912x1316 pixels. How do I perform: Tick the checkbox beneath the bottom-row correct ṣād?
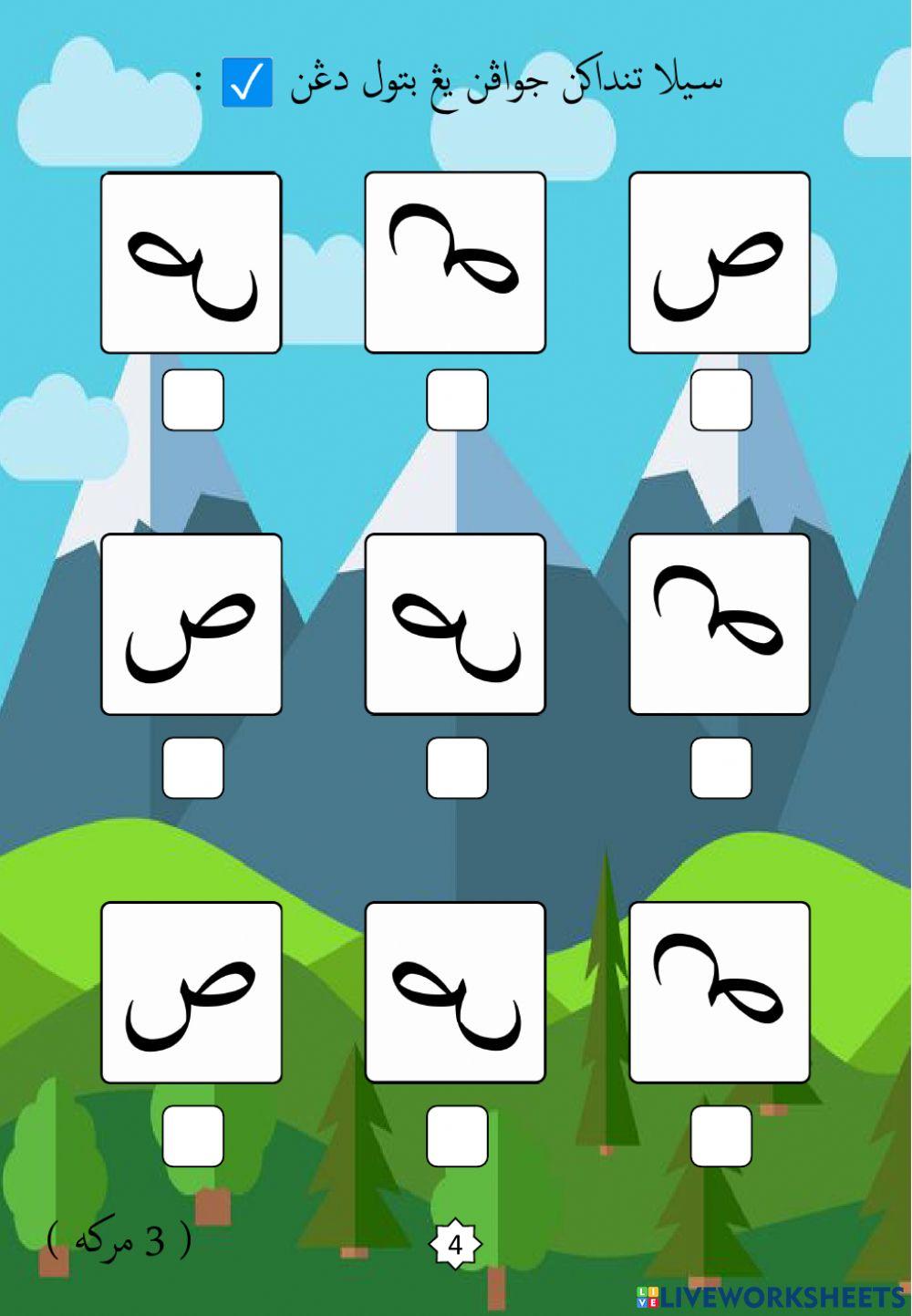click(192, 1135)
